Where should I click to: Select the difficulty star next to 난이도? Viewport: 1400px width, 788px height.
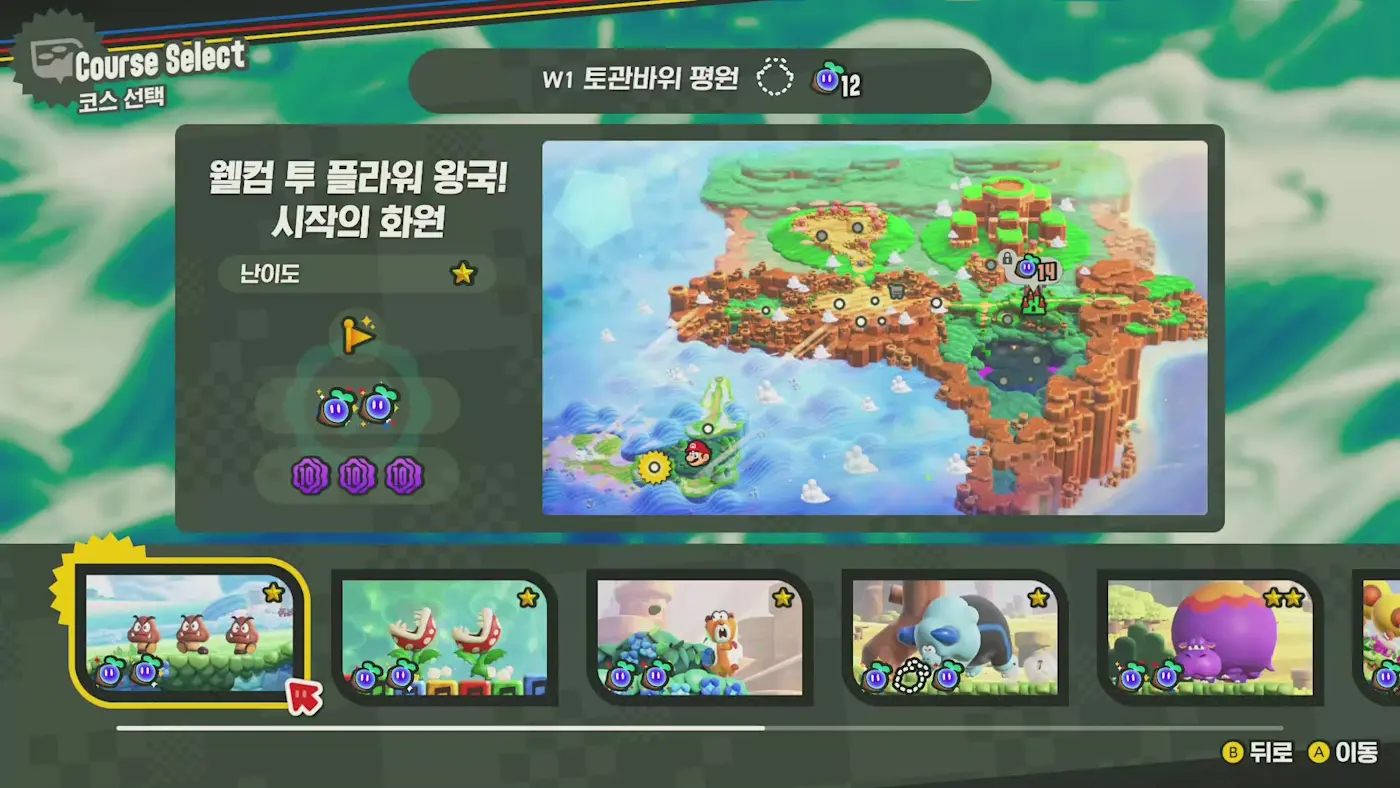point(462,273)
